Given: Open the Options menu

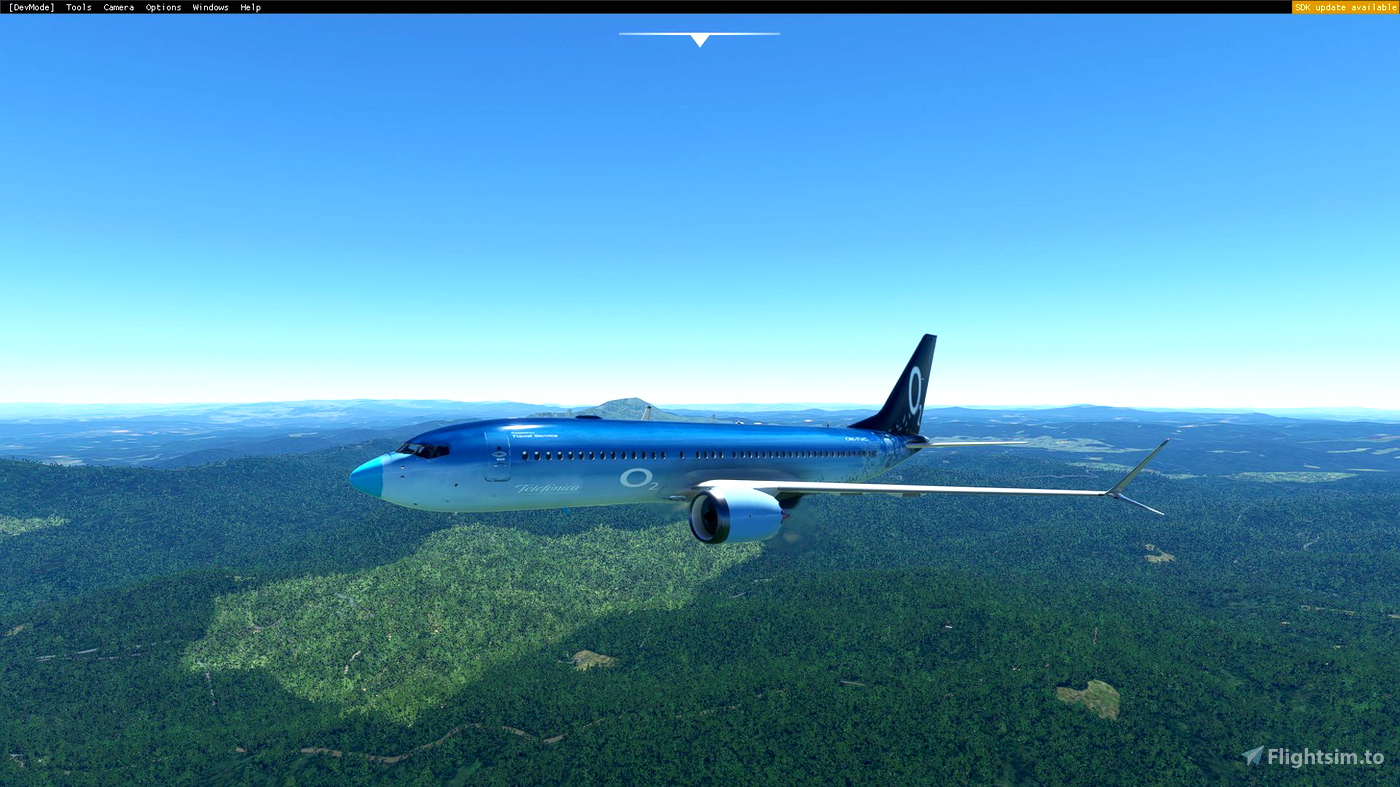Looking at the screenshot, I should (x=162, y=6).
